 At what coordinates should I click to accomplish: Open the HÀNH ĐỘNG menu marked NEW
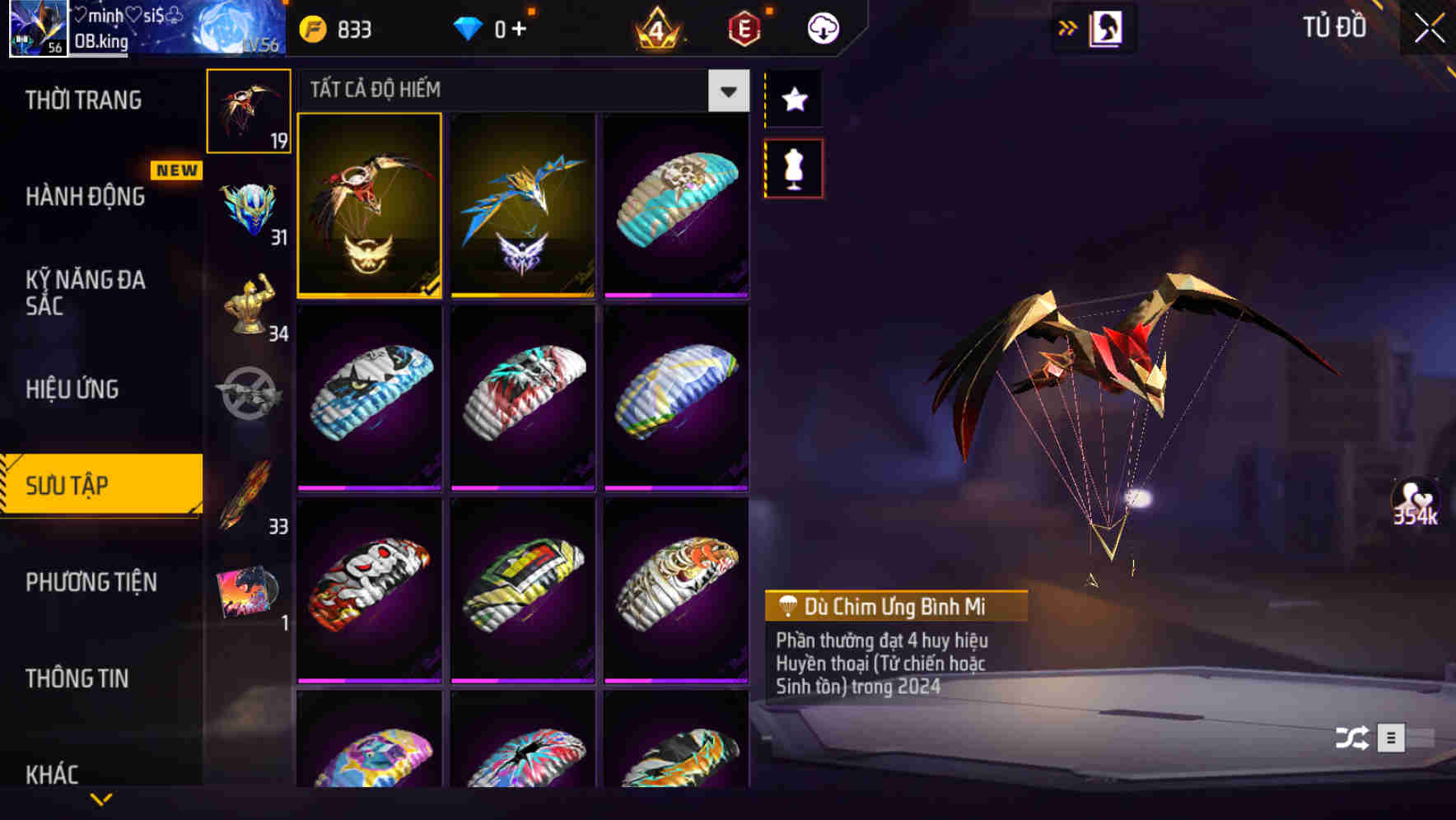coord(86,198)
